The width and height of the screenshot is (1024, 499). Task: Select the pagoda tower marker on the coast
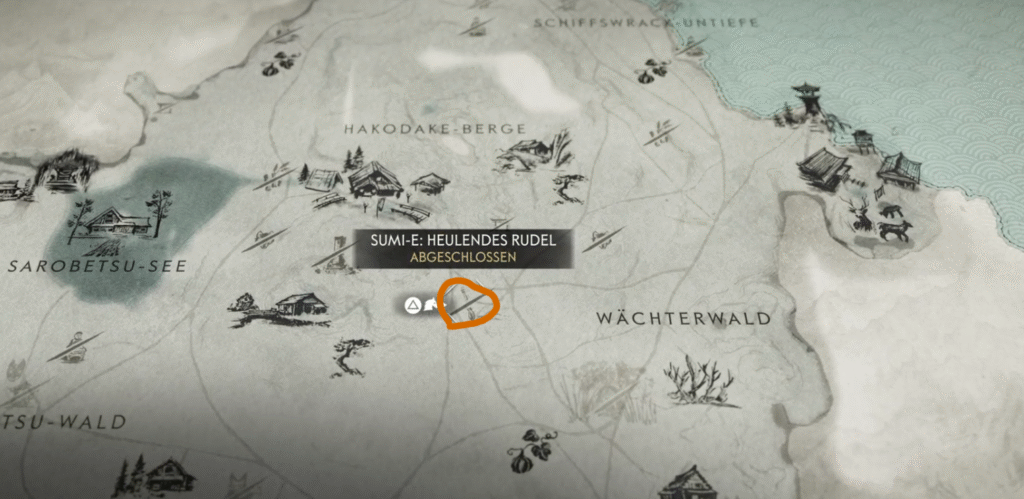(805, 103)
